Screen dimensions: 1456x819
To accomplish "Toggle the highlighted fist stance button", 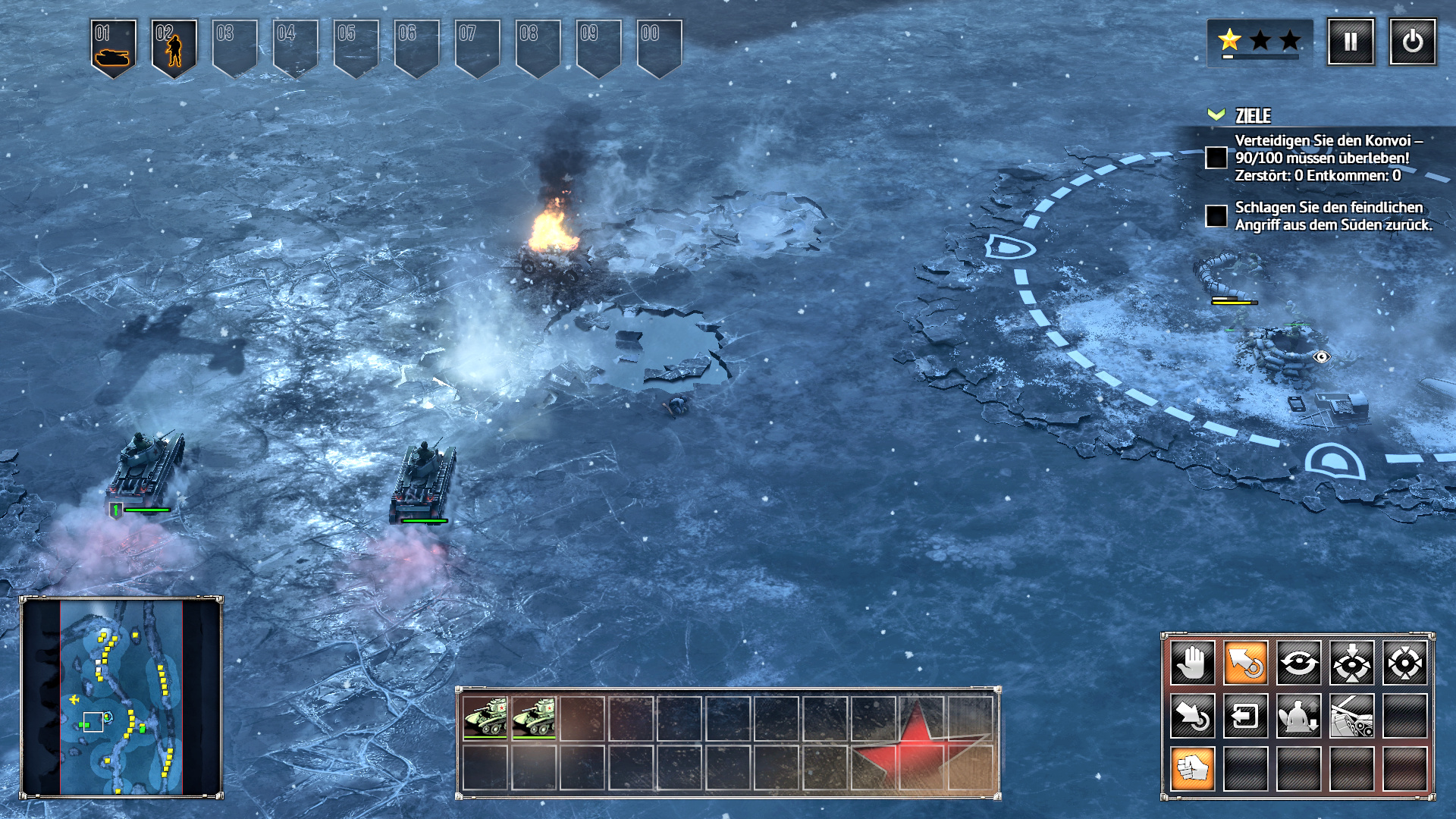I will pos(1192,769).
